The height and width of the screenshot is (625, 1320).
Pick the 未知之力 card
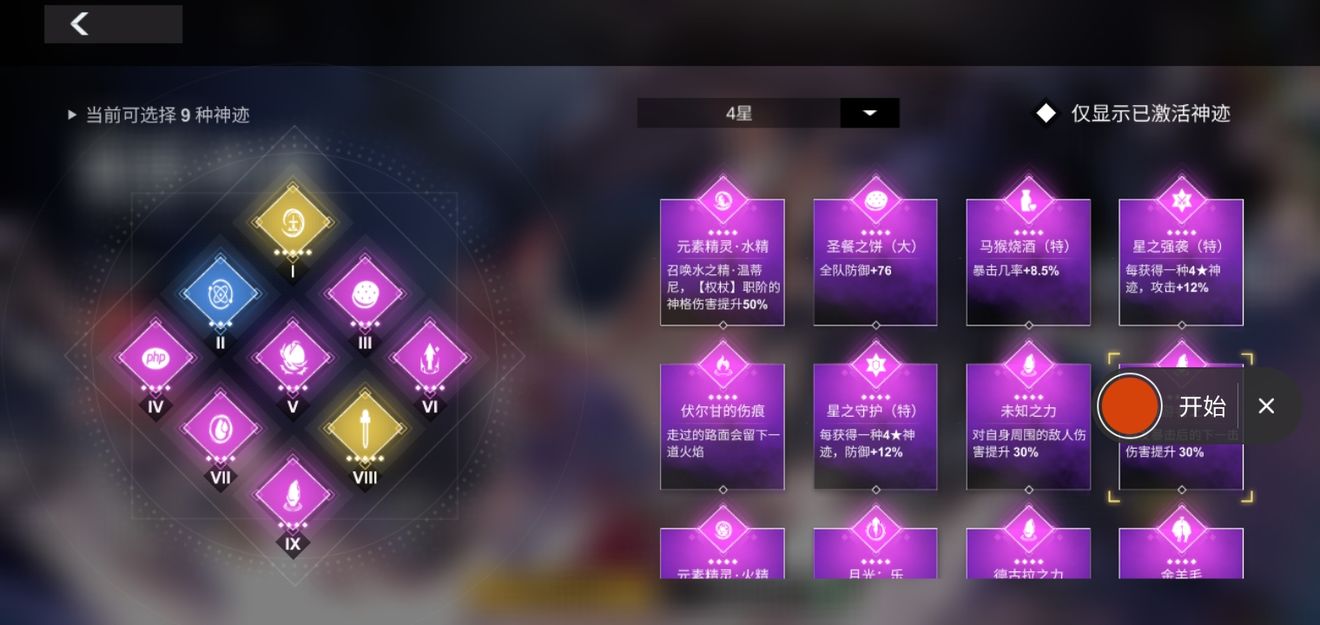pos(1028,427)
